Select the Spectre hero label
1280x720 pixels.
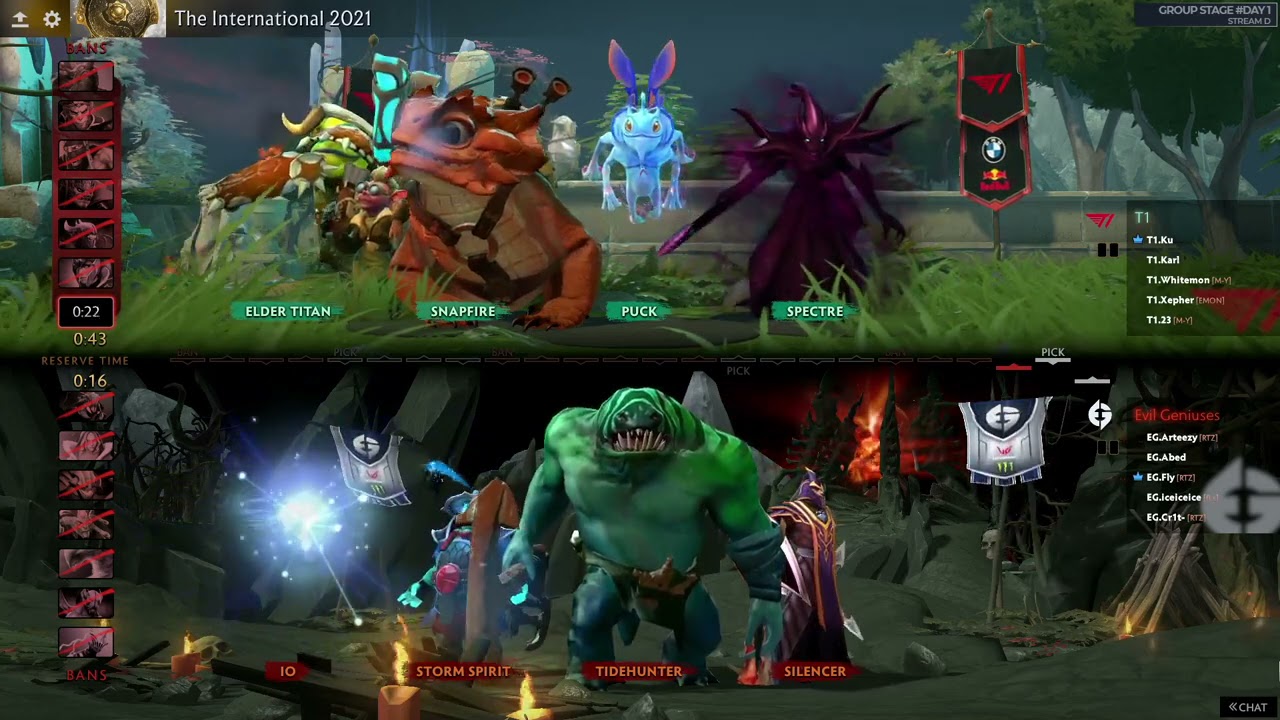[815, 311]
